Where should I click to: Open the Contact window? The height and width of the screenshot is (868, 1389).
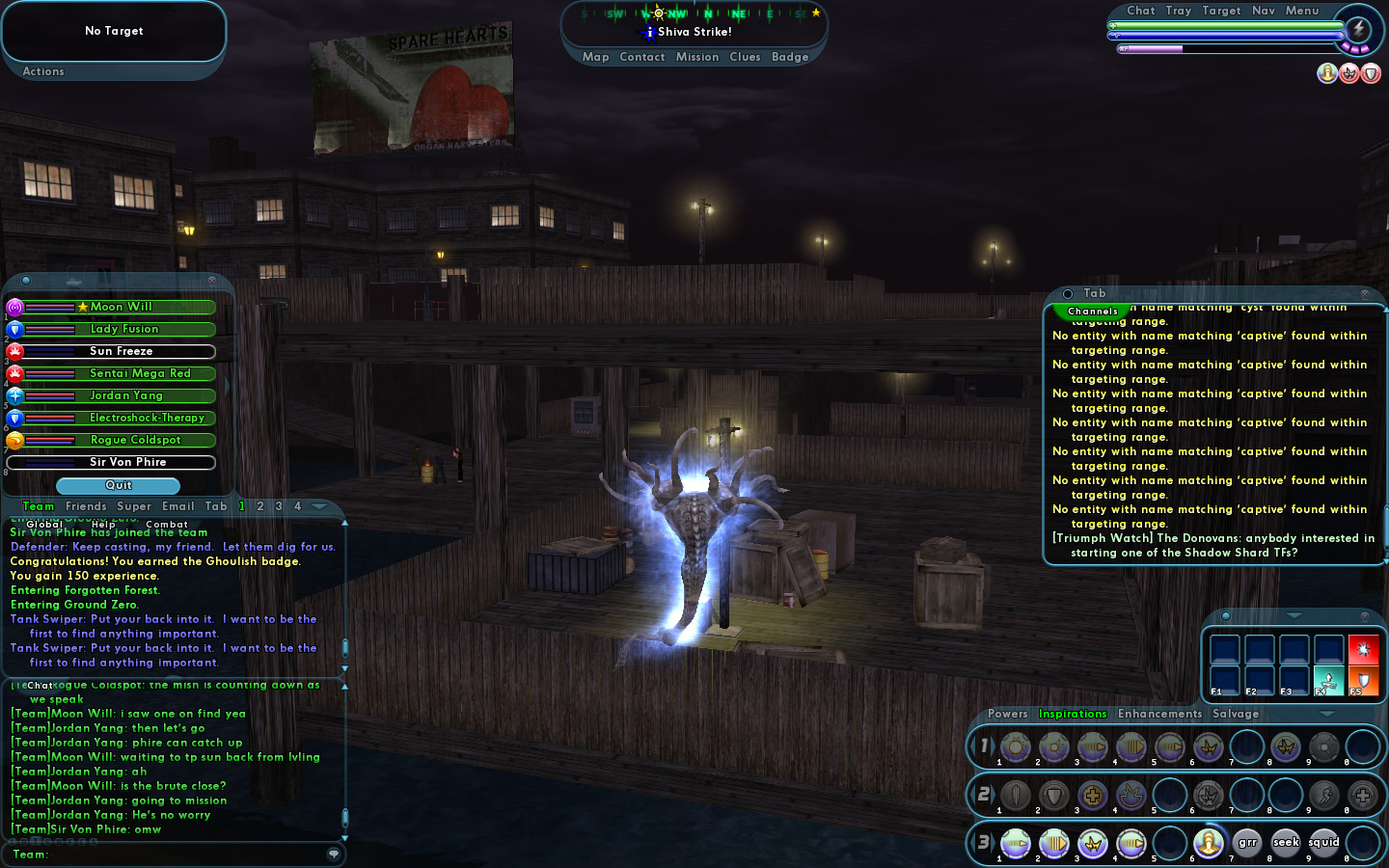pos(642,57)
